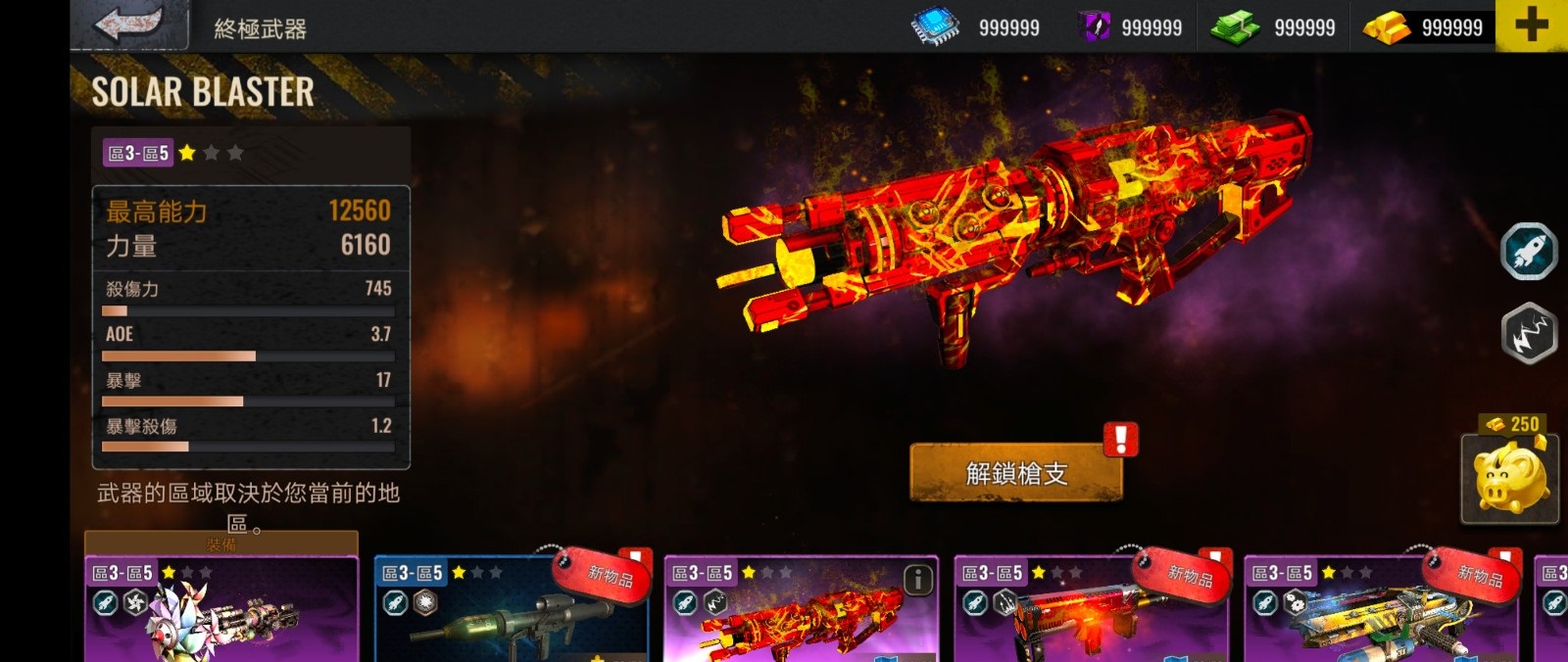Show info for the Solar Blaster card
The height and width of the screenshot is (662, 1568).
917,581
